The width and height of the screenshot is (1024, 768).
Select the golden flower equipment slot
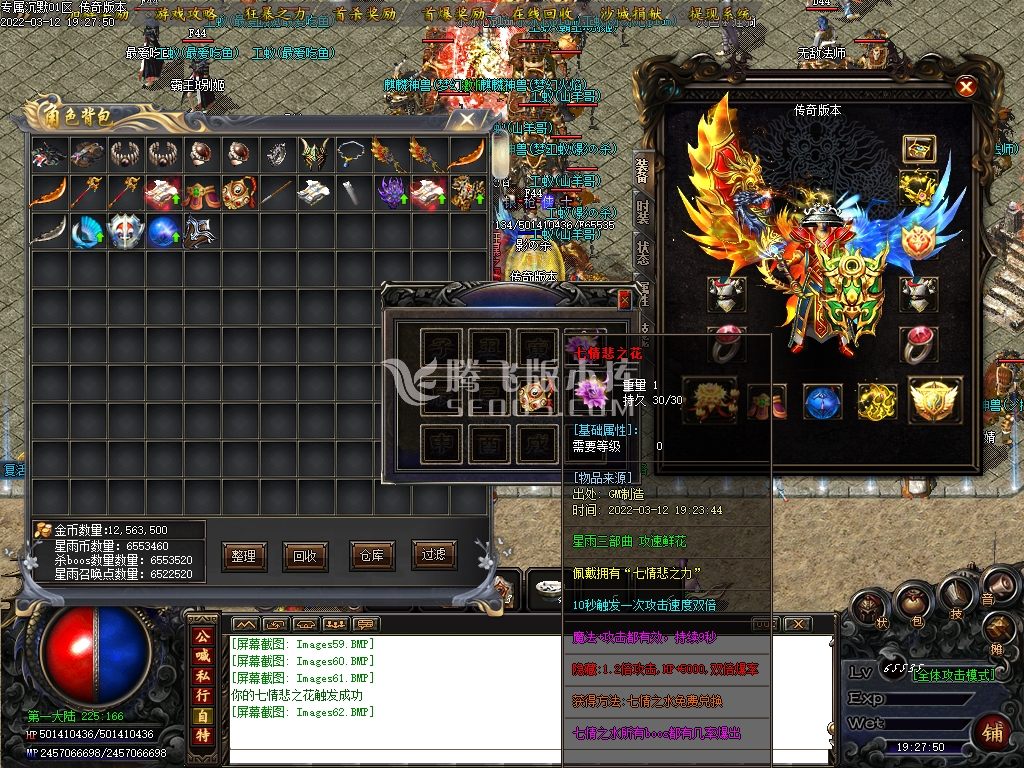(x=707, y=399)
